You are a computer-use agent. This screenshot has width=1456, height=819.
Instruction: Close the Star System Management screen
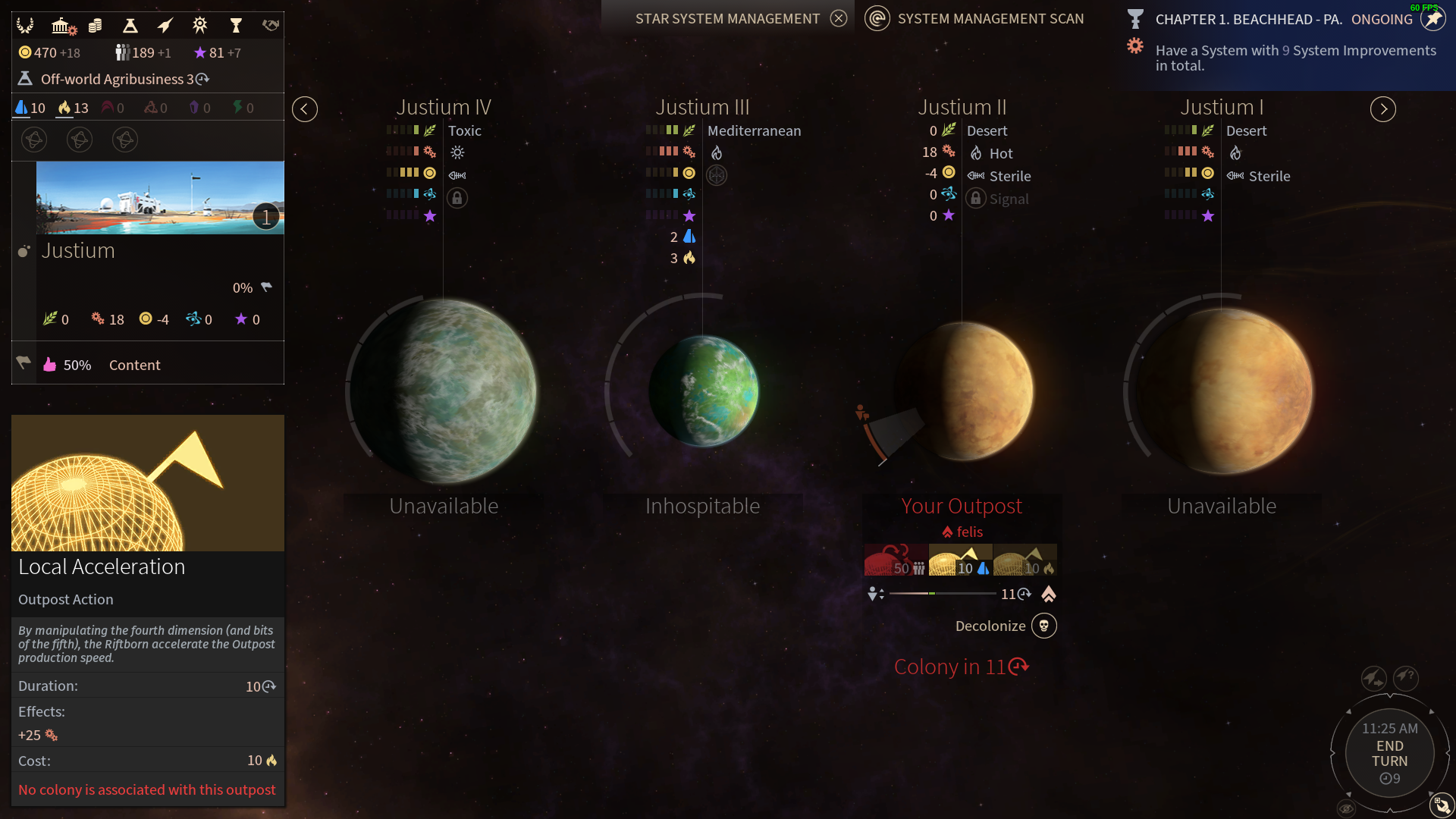(x=838, y=19)
